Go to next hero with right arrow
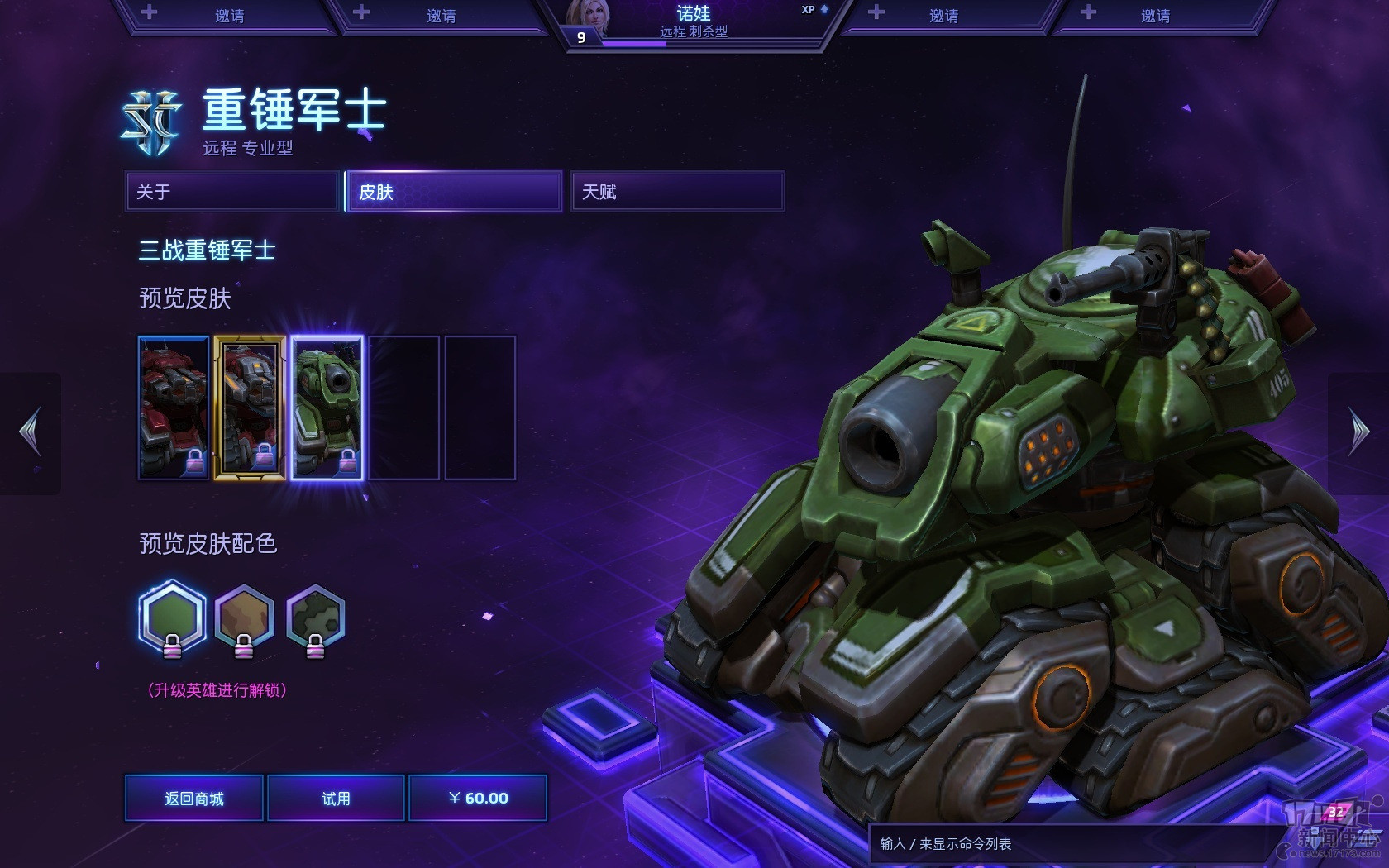The height and width of the screenshot is (868, 1389). tap(1358, 432)
